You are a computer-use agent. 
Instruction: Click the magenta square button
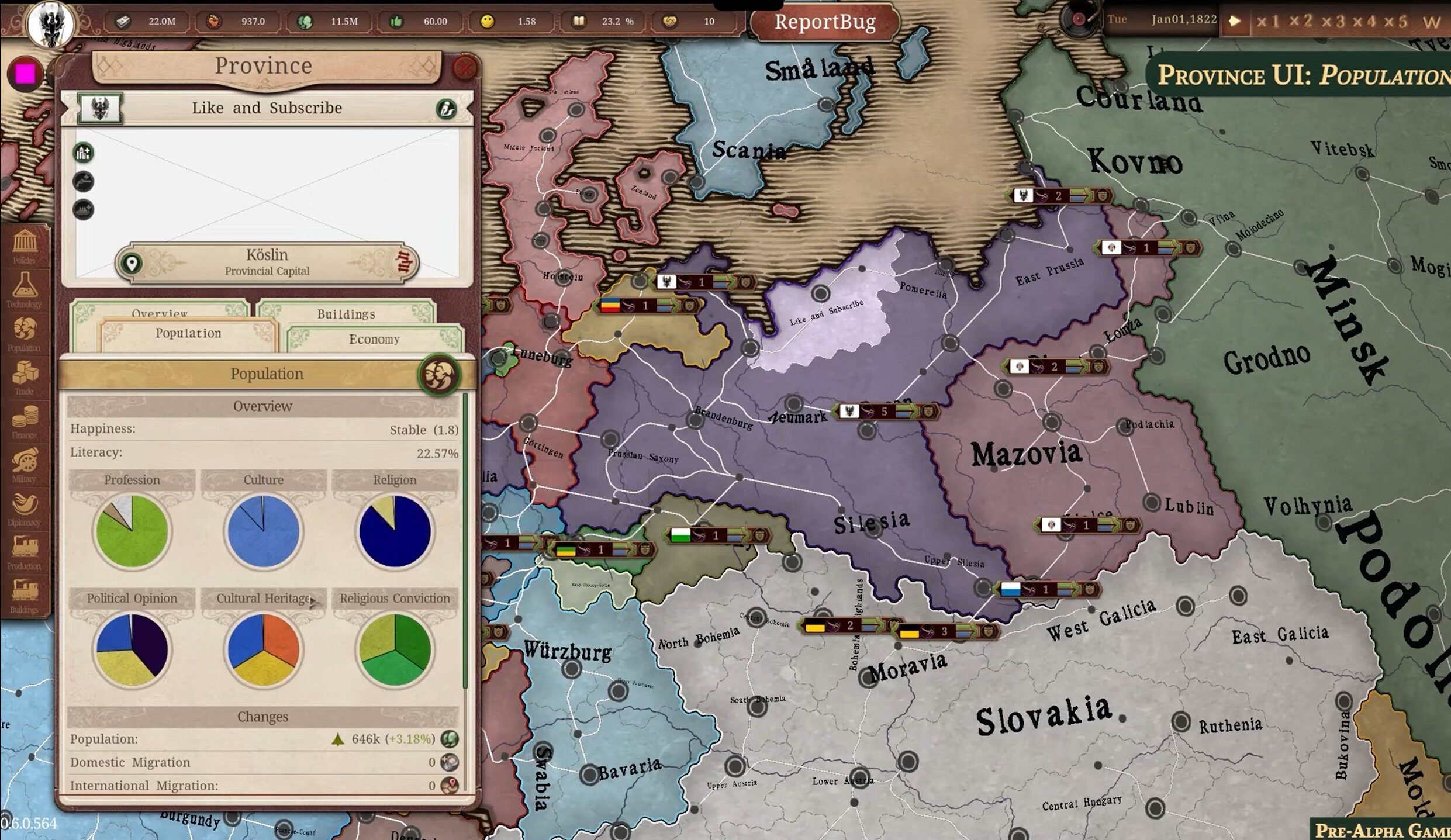(x=25, y=74)
